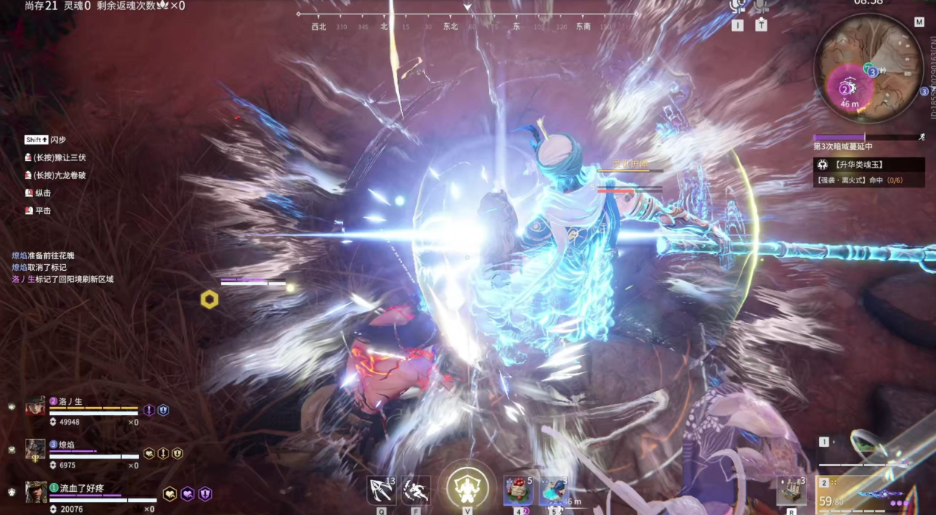Click the yellow hexagon ping marker
Image resolution: width=936 pixels, height=515 pixels.
(x=209, y=299)
